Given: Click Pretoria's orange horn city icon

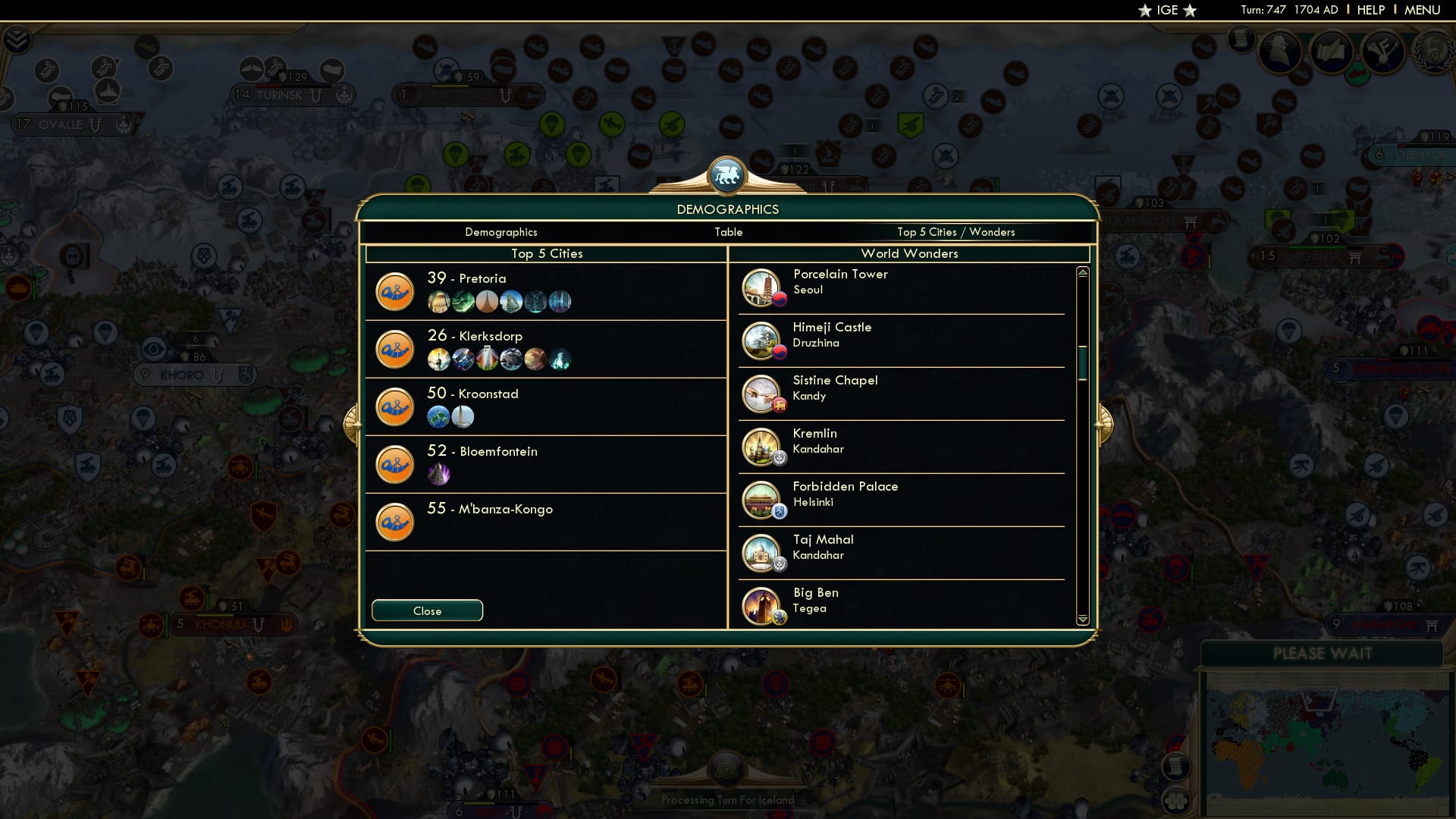Looking at the screenshot, I should pos(395,291).
